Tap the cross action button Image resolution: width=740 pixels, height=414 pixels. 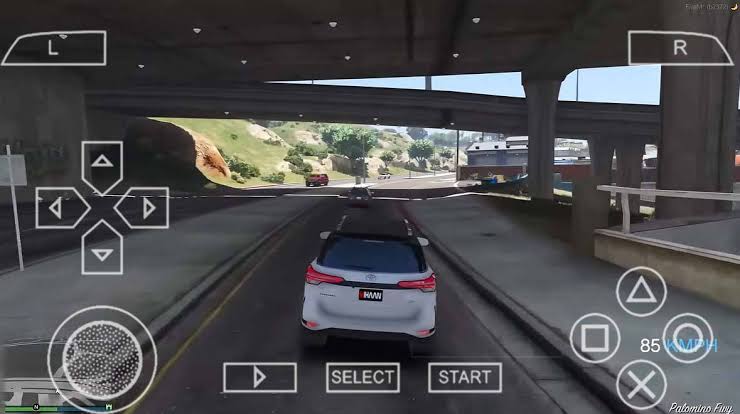coord(641,384)
